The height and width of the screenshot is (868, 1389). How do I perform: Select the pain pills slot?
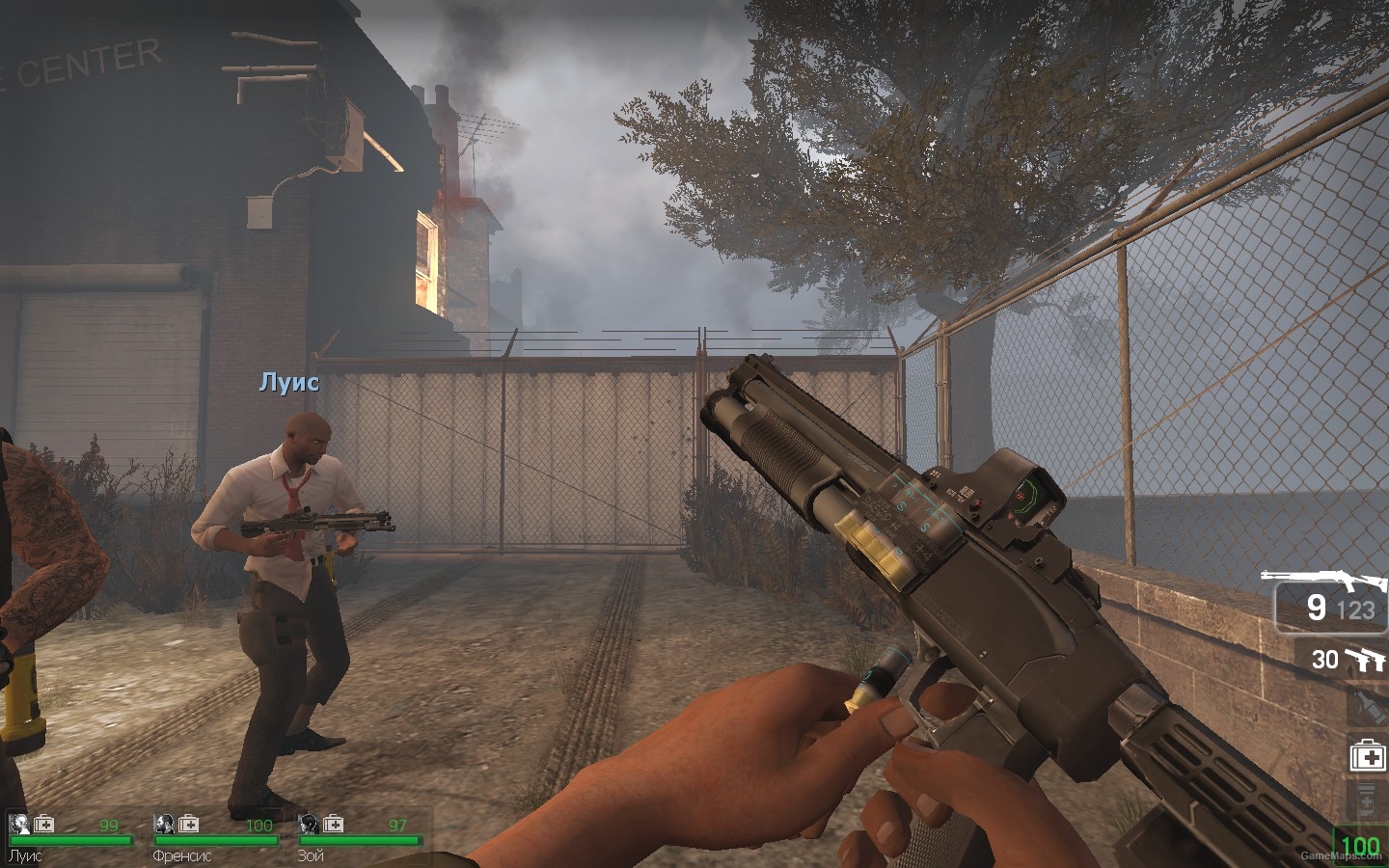pyautogui.click(x=1367, y=800)
